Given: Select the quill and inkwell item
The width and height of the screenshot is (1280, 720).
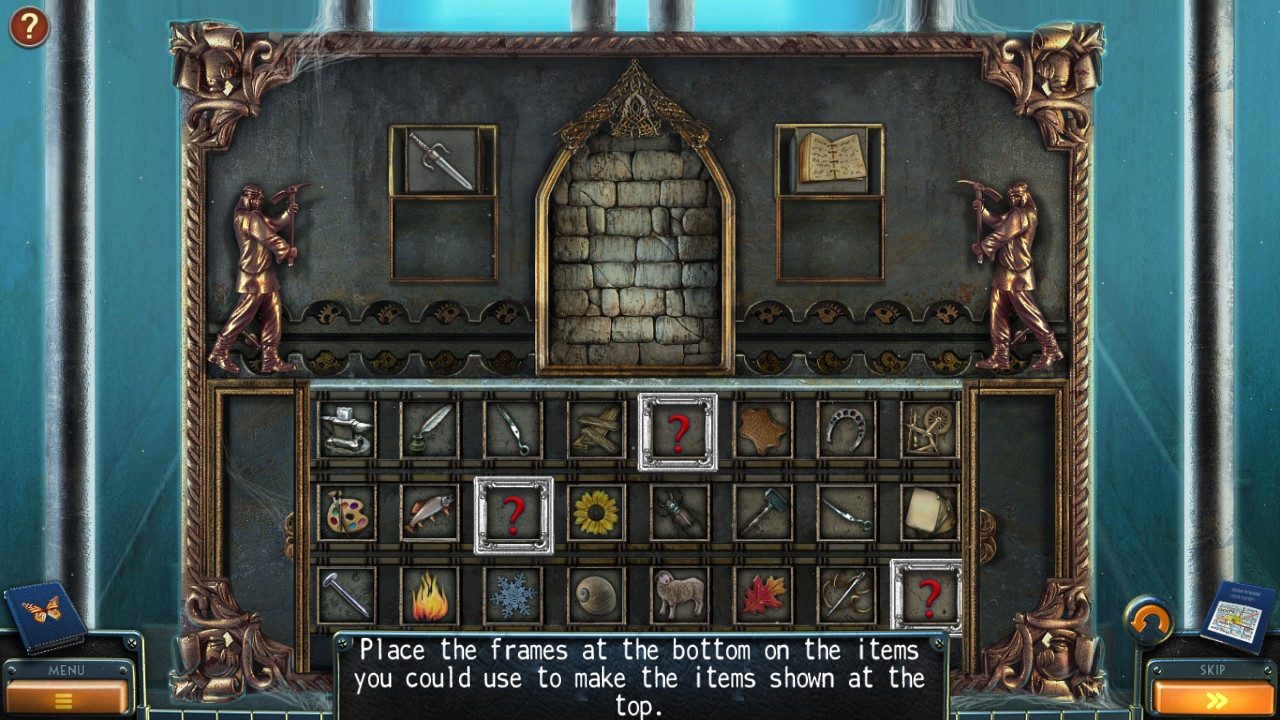Looking at the screenshot, I should point(428,432).
